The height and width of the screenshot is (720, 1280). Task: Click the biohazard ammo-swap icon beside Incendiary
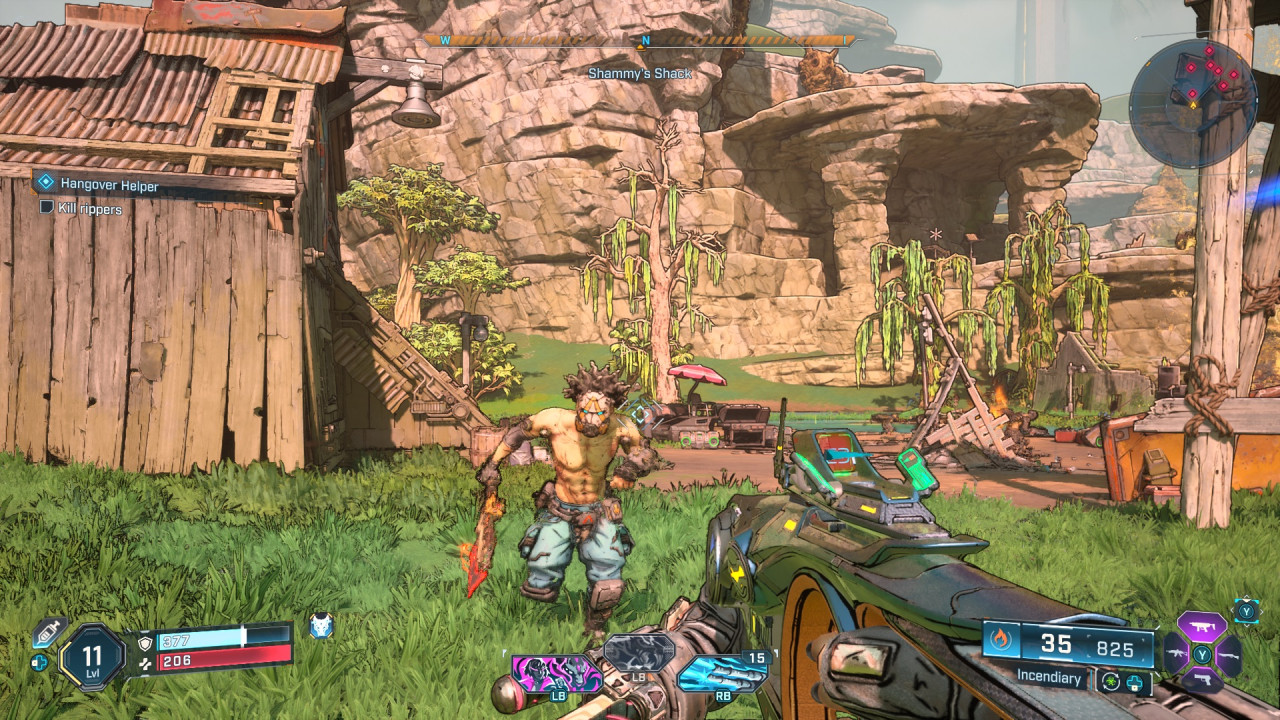[1111, 680]
